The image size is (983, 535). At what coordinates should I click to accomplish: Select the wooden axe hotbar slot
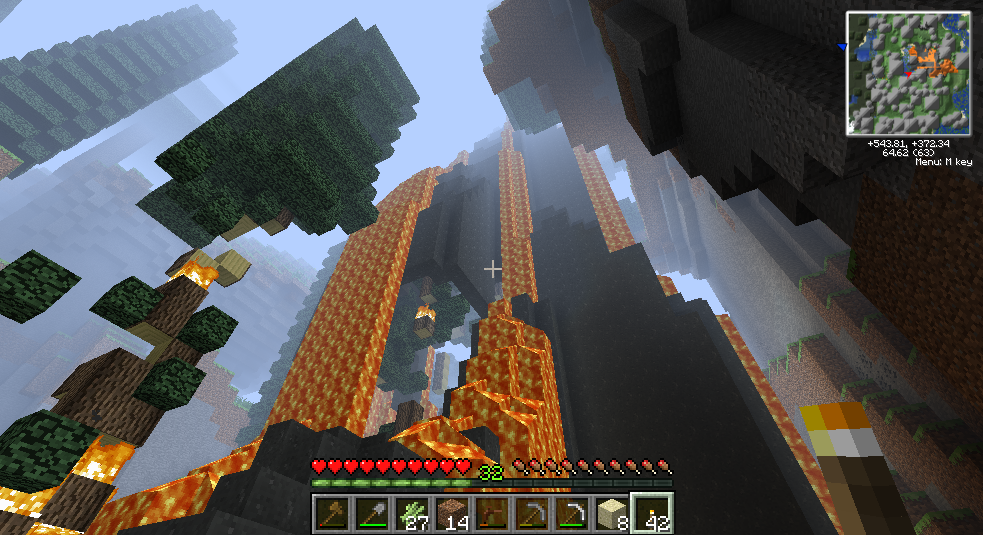point(331,513)
